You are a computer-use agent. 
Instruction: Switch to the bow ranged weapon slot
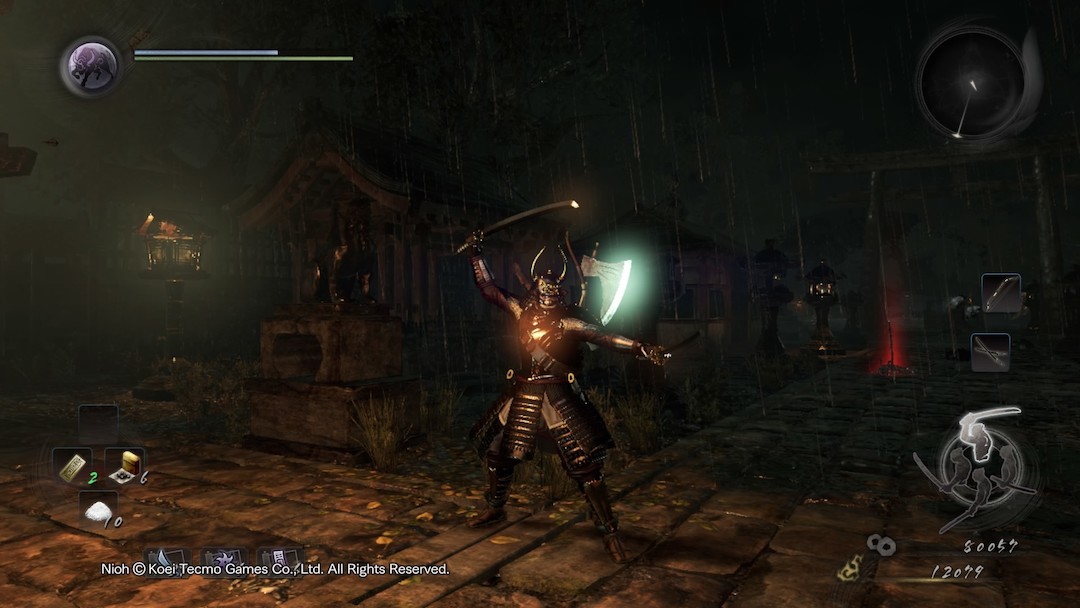tap(1000, 293)
